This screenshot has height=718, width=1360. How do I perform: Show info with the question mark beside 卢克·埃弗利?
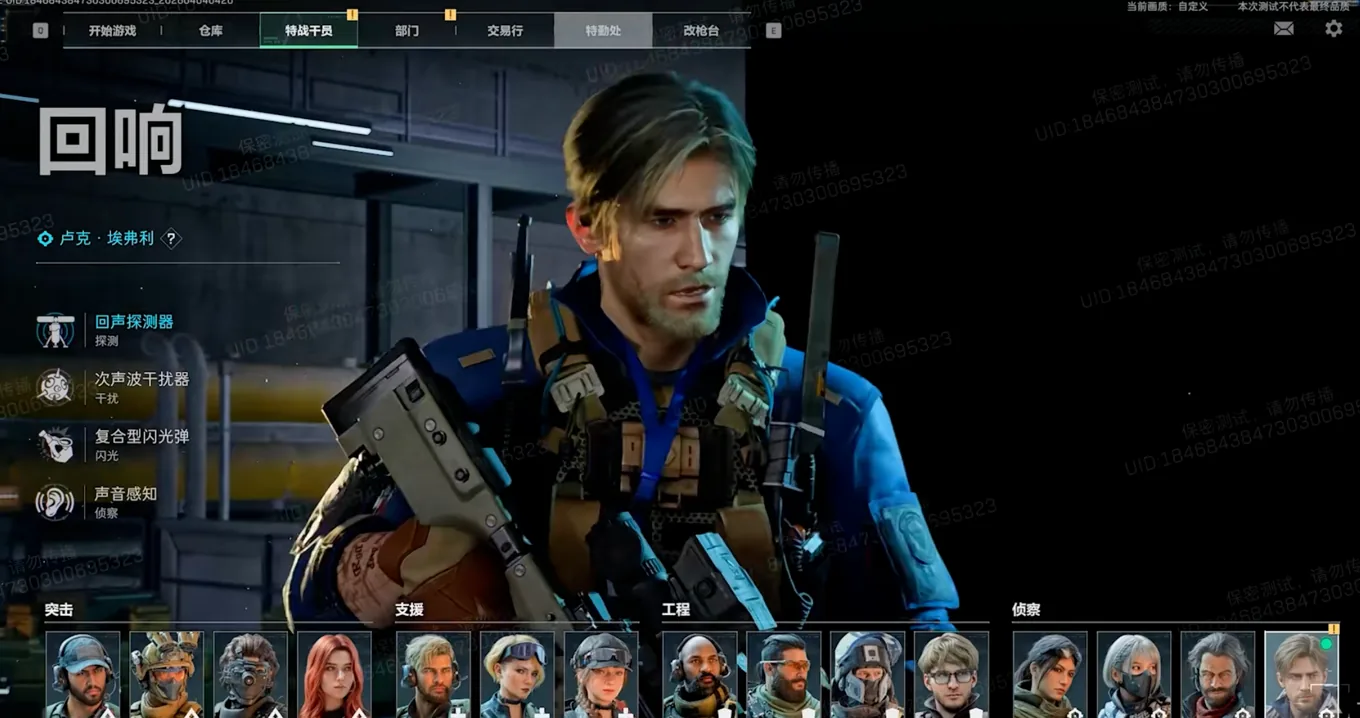pyautogui.click(x=172, y=239)
